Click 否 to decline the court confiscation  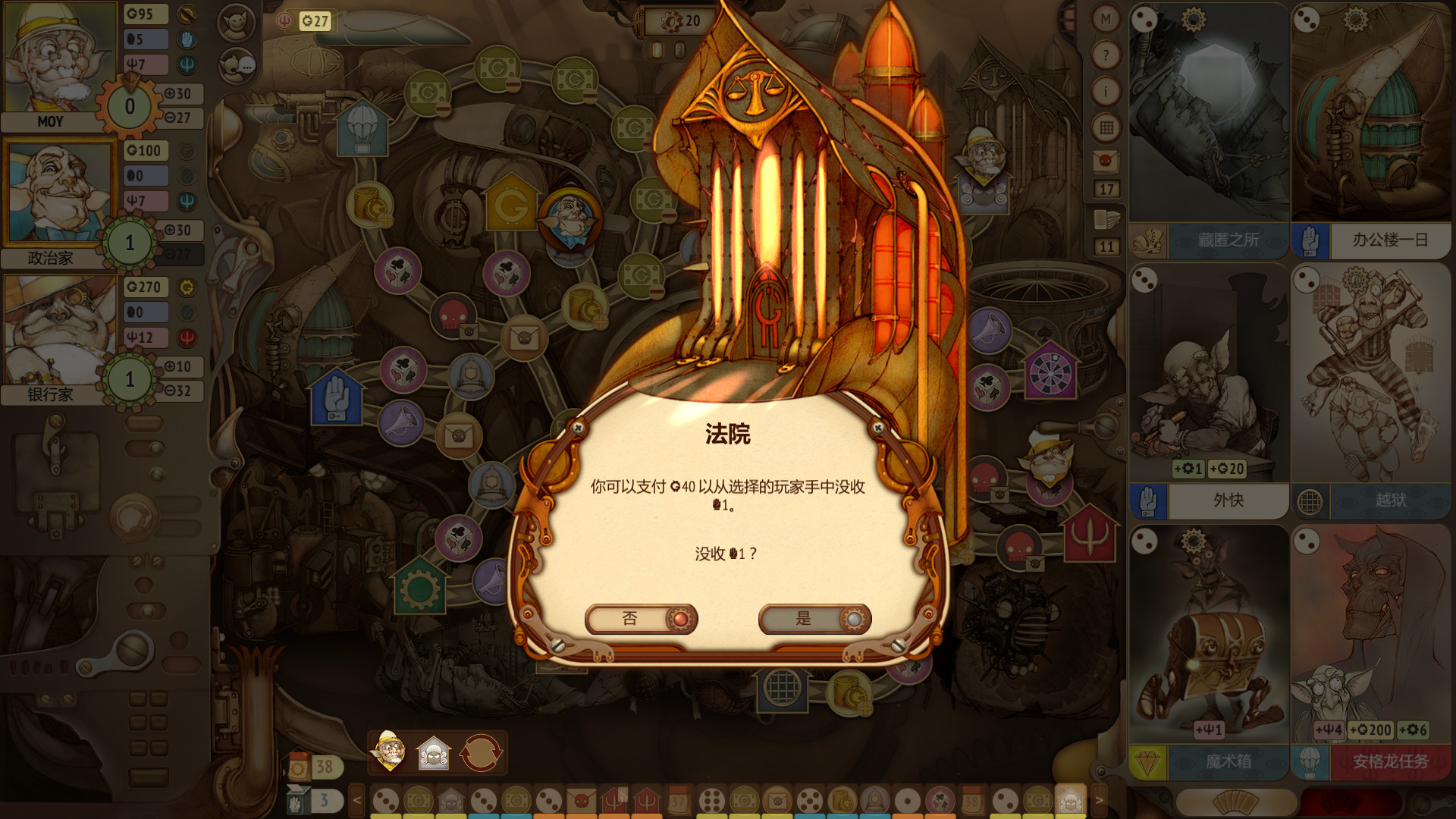click(641, 619)
